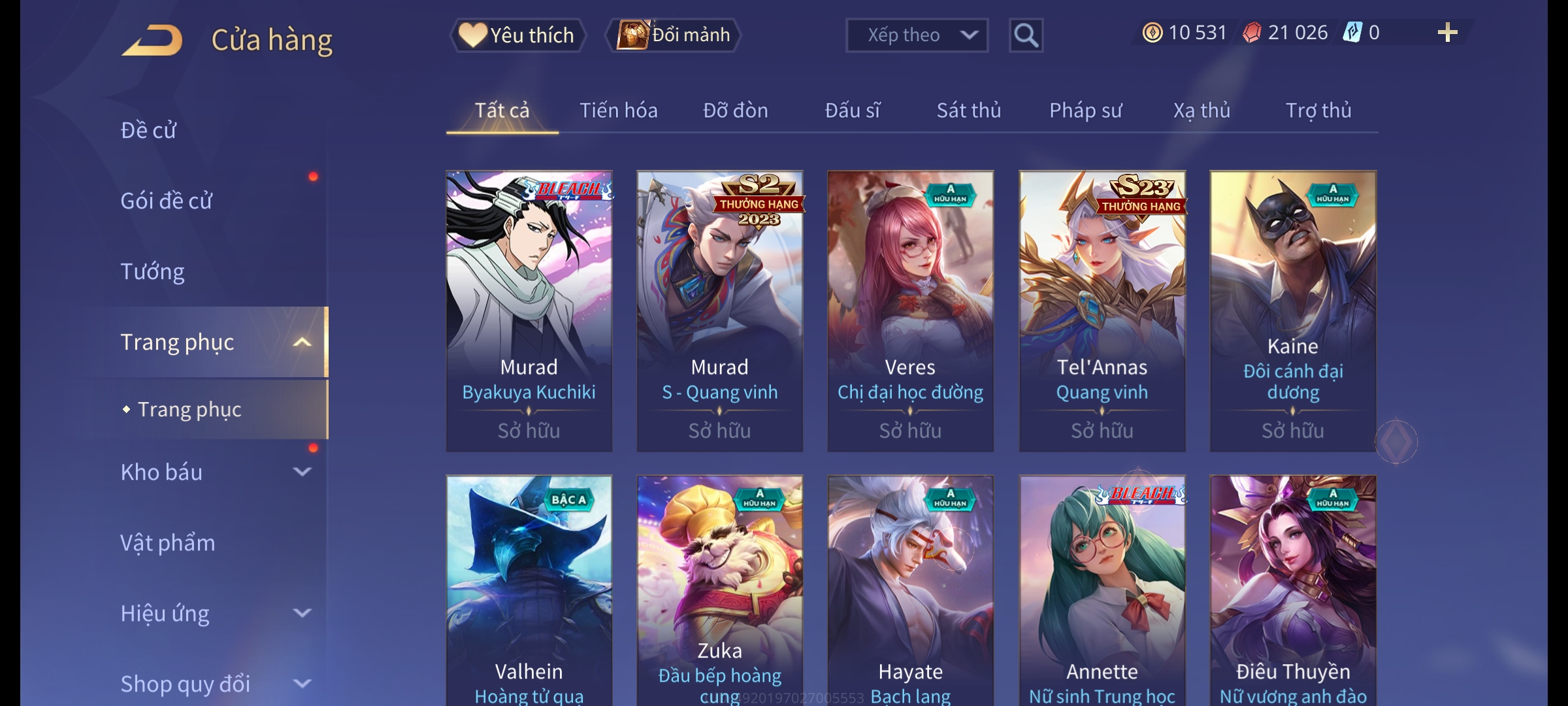Add currency with the plus button

point(1447,33)
